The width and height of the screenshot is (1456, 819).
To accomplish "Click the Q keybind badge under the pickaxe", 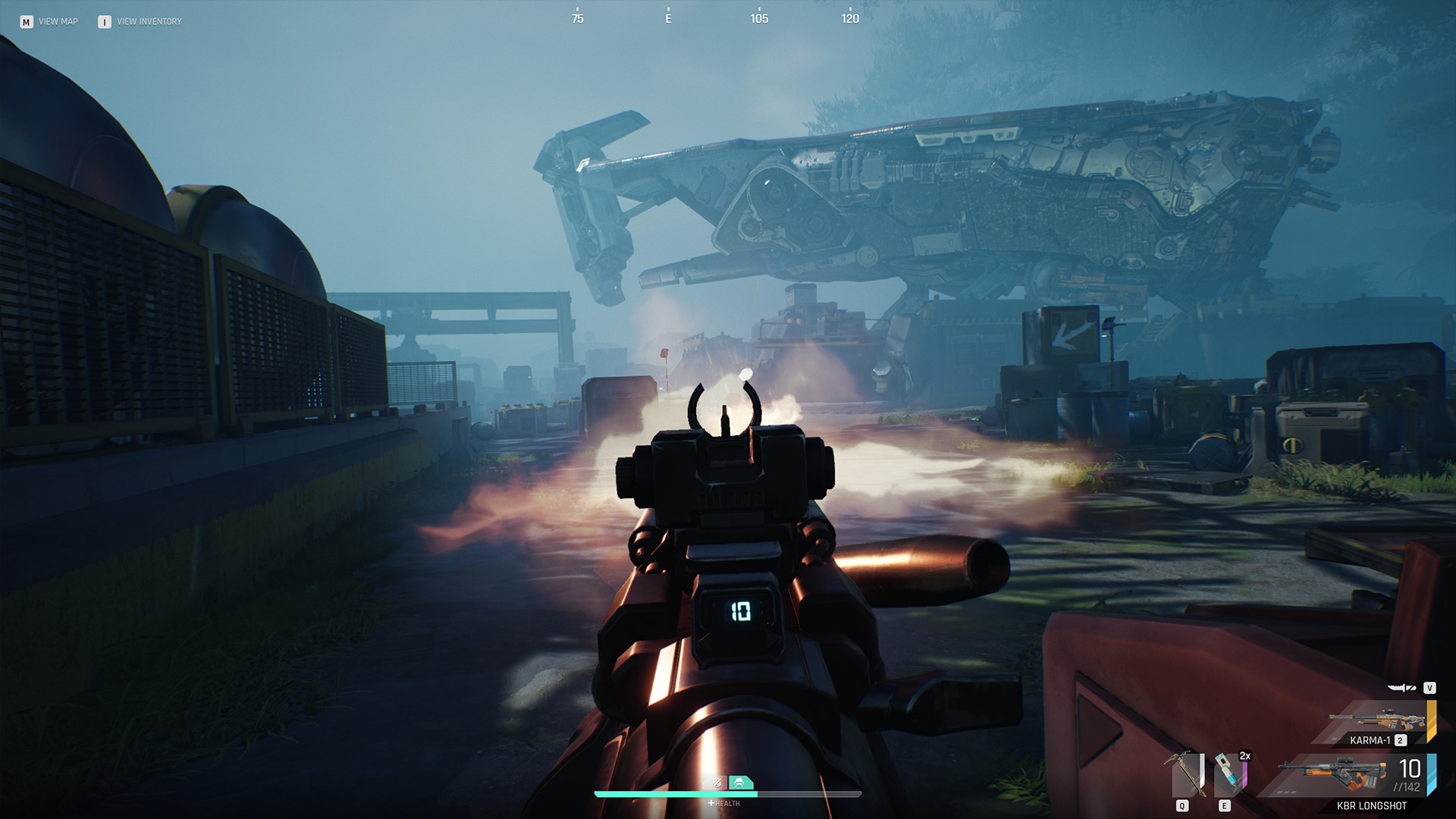I will click(1181, 805).
